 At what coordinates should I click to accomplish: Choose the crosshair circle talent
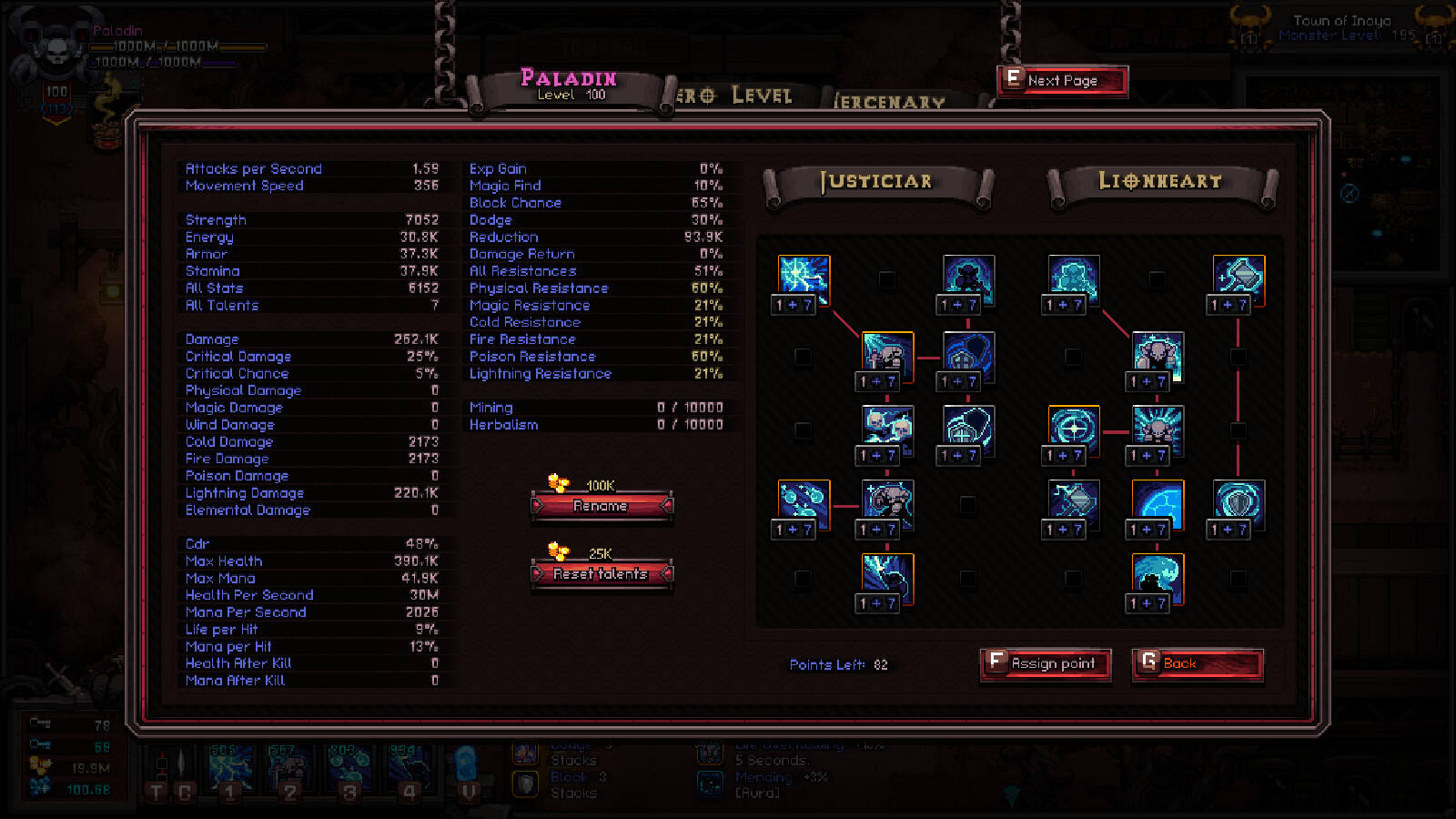click(x=1074, y=429)
